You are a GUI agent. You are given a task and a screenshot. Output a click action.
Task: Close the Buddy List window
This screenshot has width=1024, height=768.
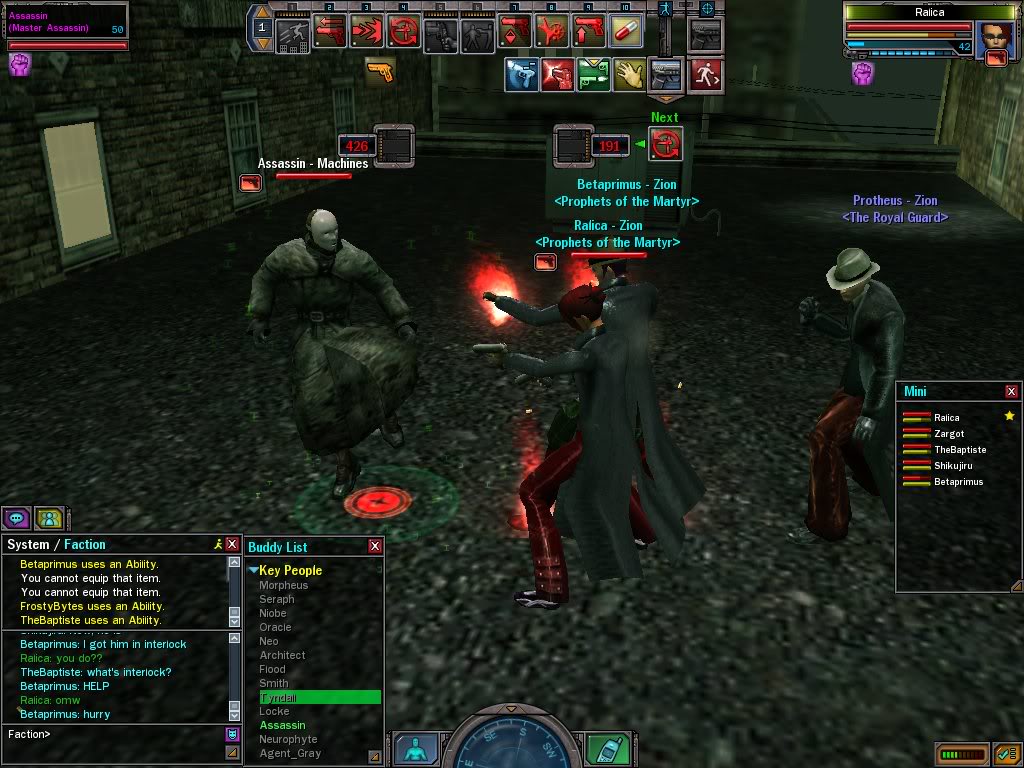click(x=375, y=546)
